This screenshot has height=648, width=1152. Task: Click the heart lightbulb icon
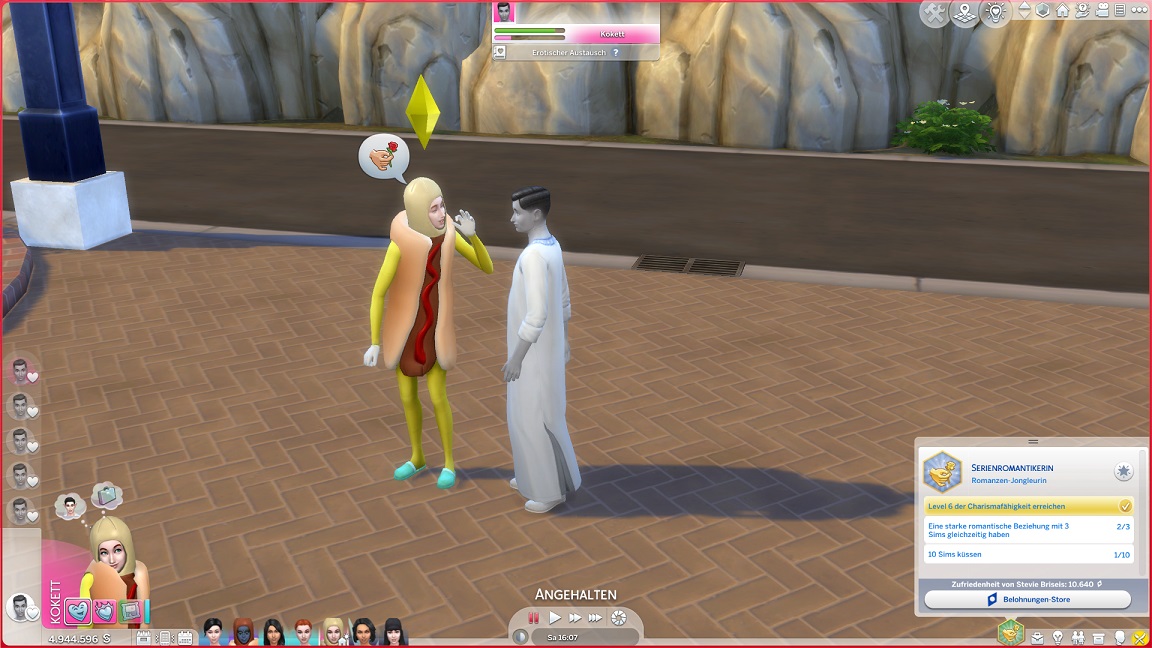pyautogui.click(x=995, y=14)
